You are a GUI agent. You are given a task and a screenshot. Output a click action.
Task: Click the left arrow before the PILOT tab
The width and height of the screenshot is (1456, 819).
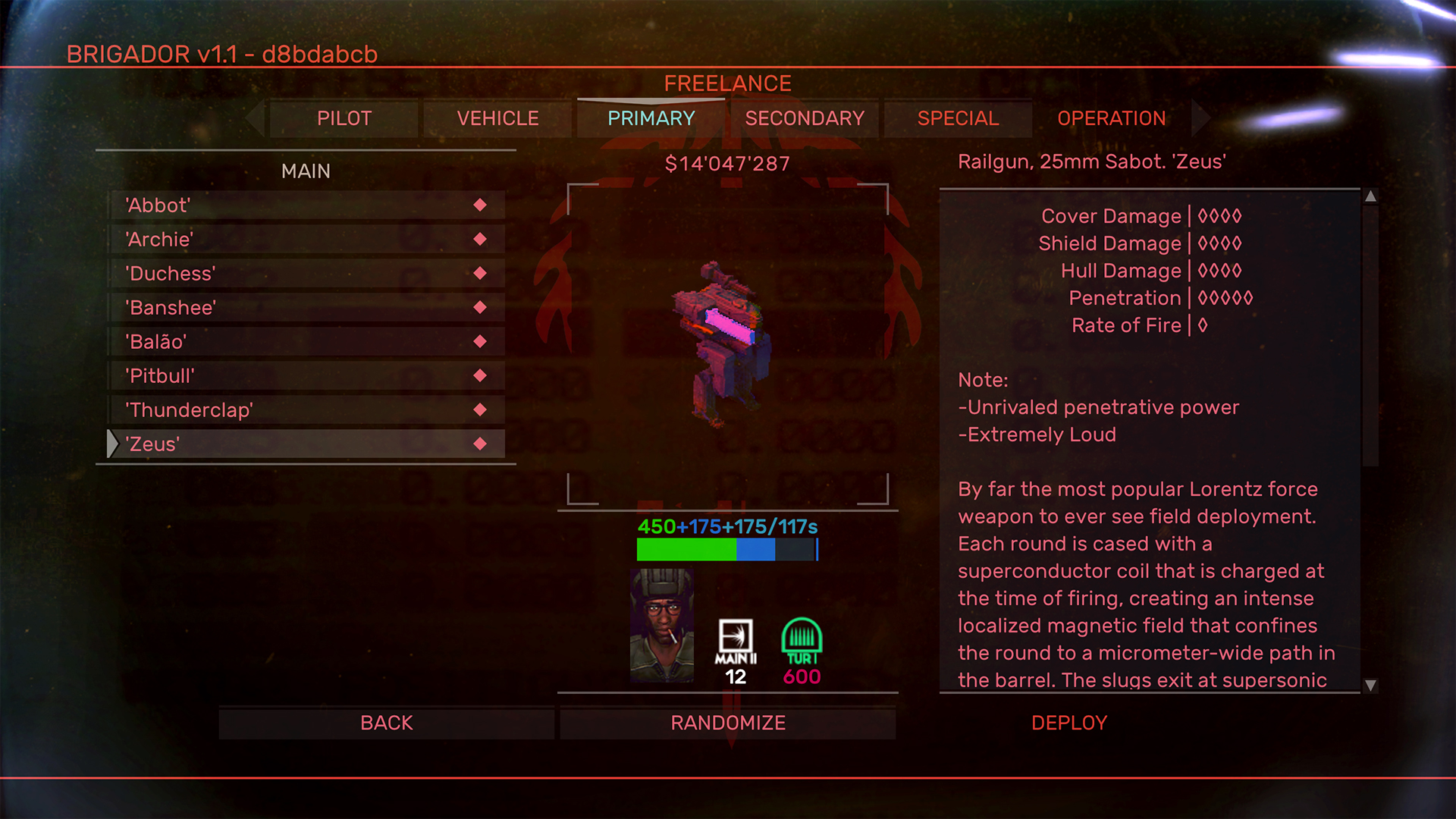[253, 118]
